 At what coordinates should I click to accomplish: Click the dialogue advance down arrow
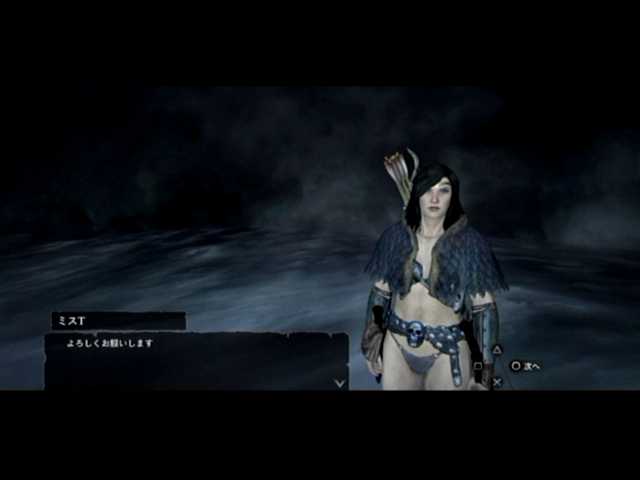pos(340,382)
